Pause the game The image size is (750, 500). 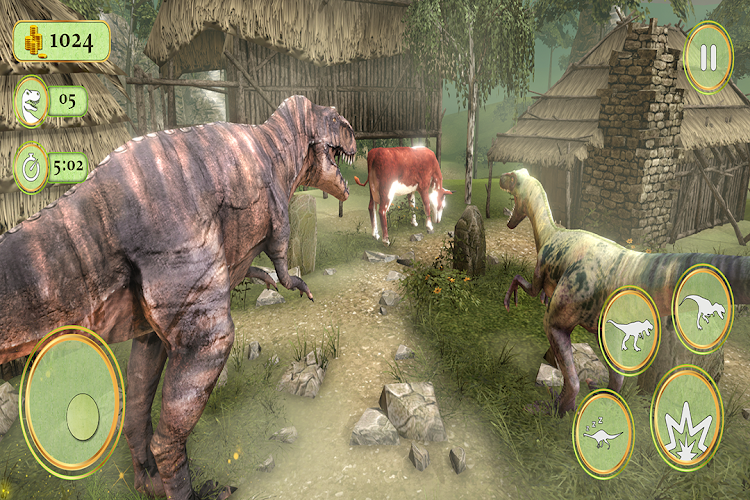pyautogui.click(x=708, y=57)
